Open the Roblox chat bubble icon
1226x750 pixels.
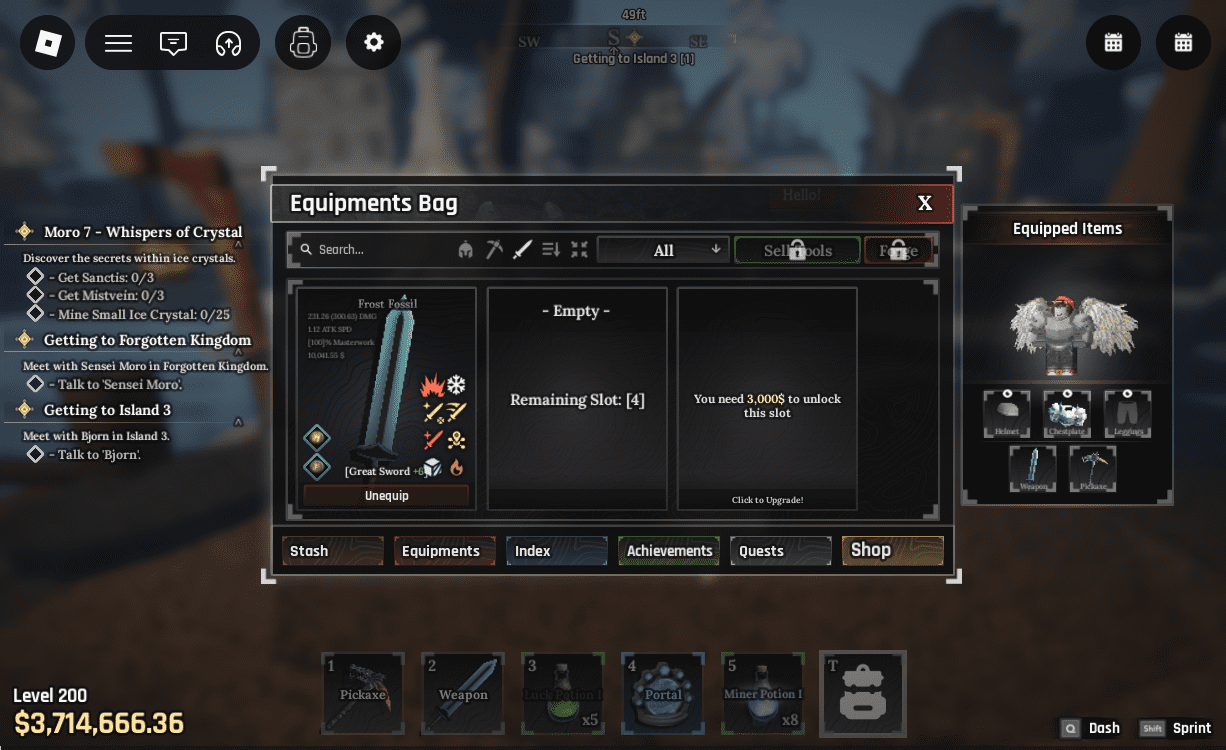click(x=173, y=44)
